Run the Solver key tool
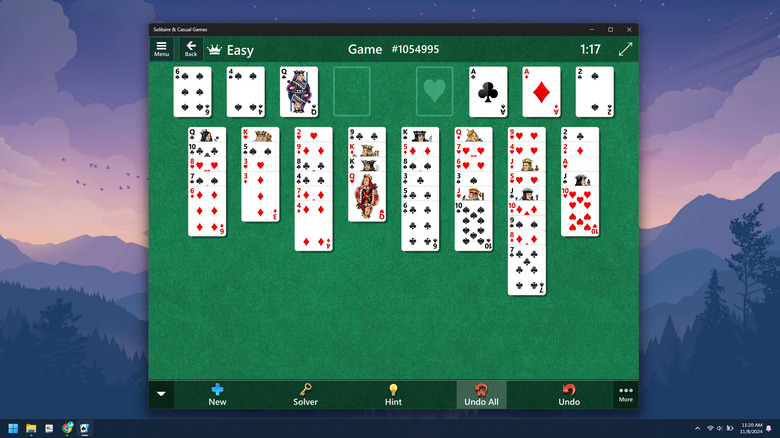780x438 pixels. [x=305, y=394]
